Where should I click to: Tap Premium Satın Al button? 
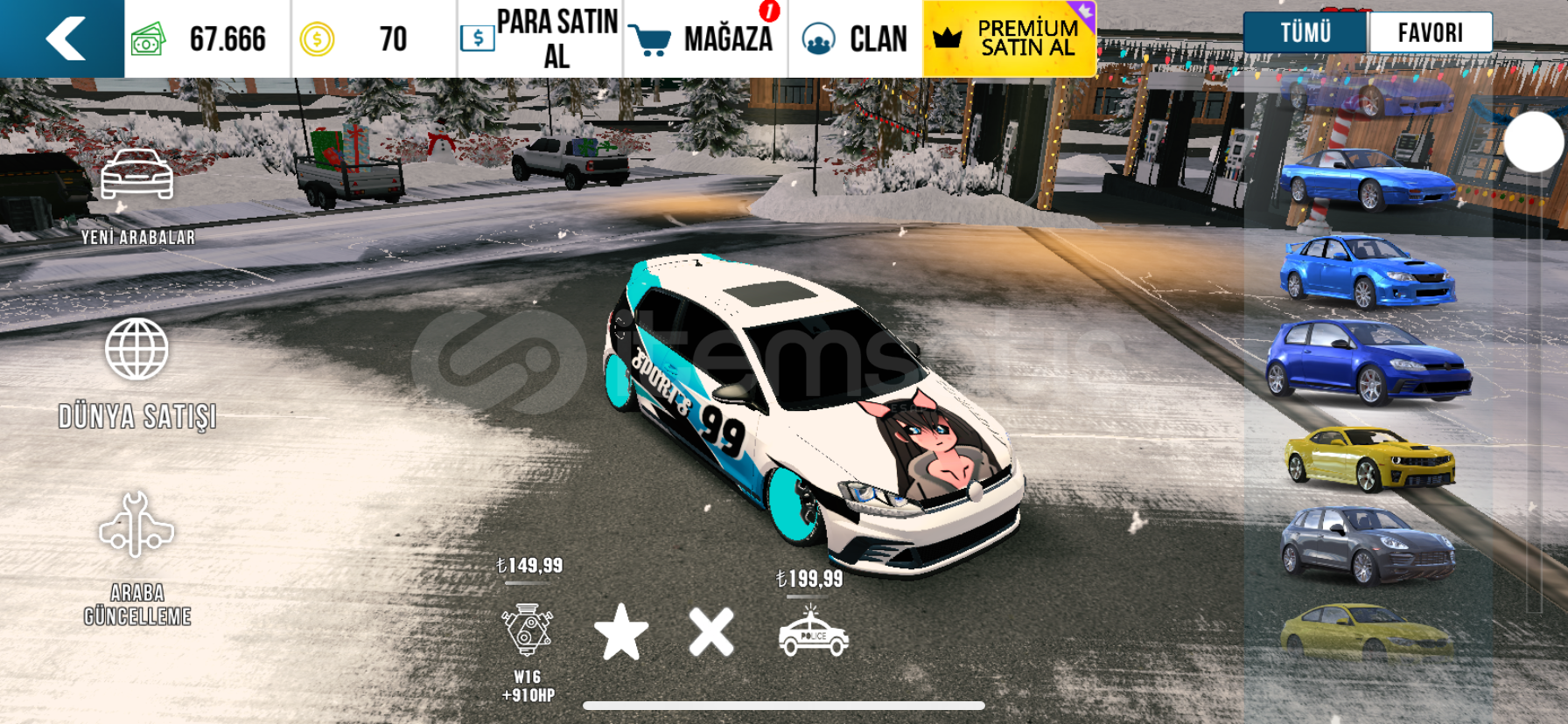coord(1009,38)
